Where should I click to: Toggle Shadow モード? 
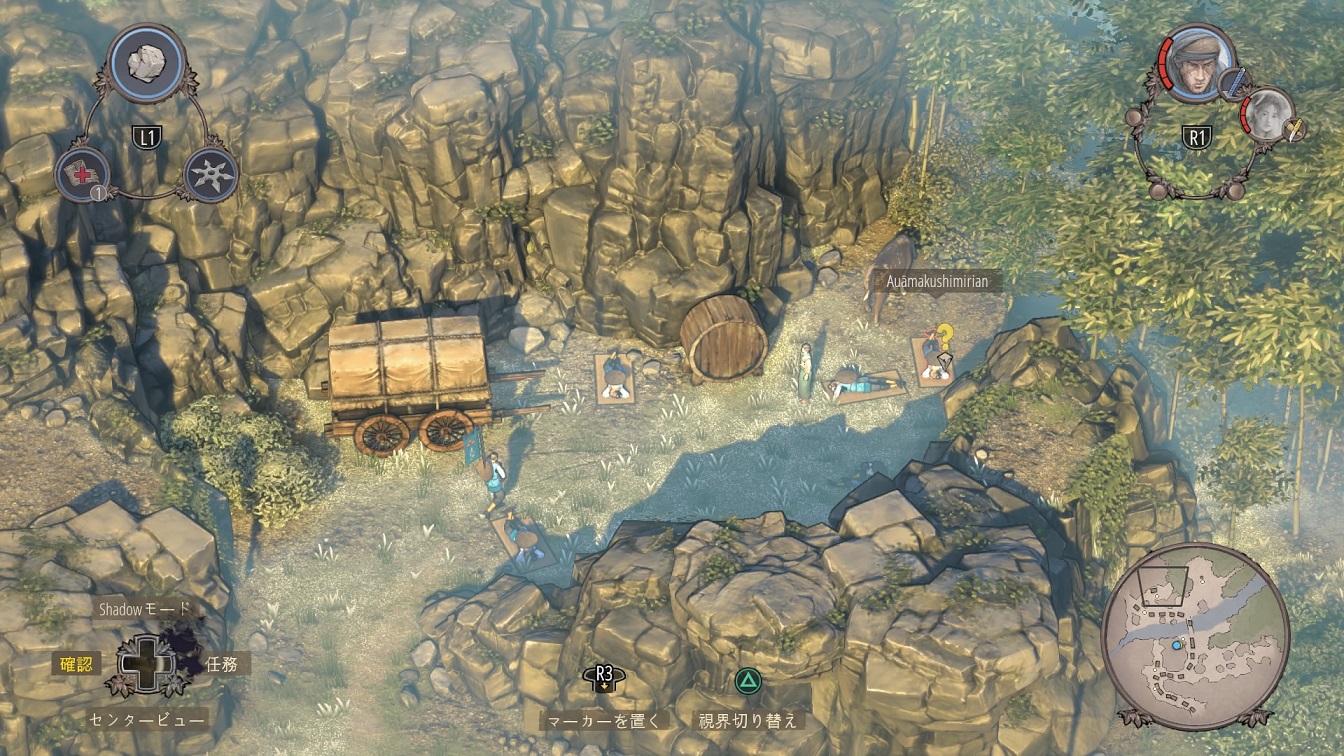[x=144, y=608]
